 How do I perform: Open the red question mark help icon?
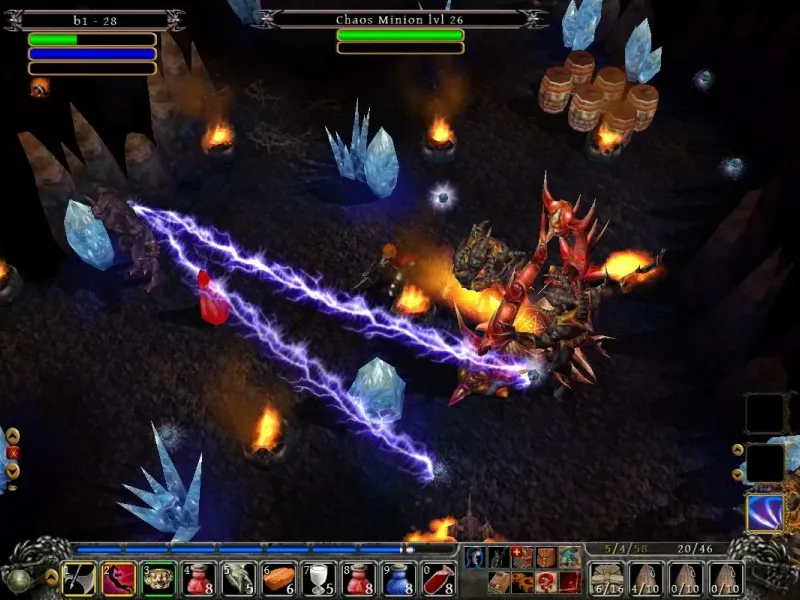[x=545, y=582]
